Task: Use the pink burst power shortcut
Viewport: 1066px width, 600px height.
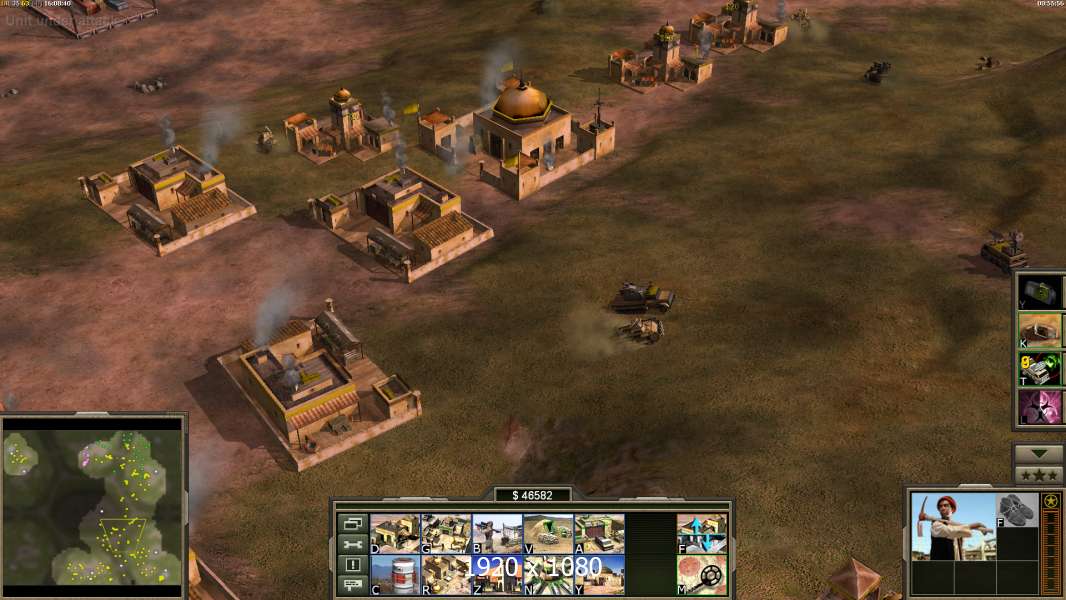Action: (x=1040, y=408)
